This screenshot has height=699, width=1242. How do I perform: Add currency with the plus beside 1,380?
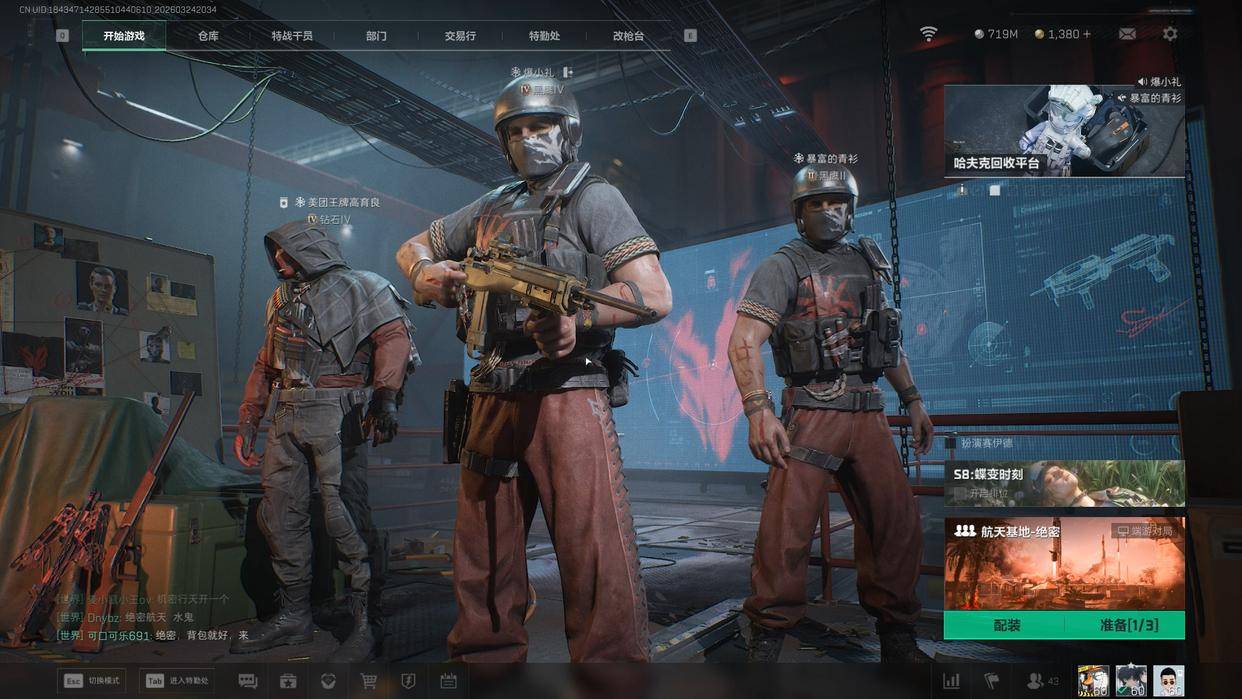click(1087, 34)
